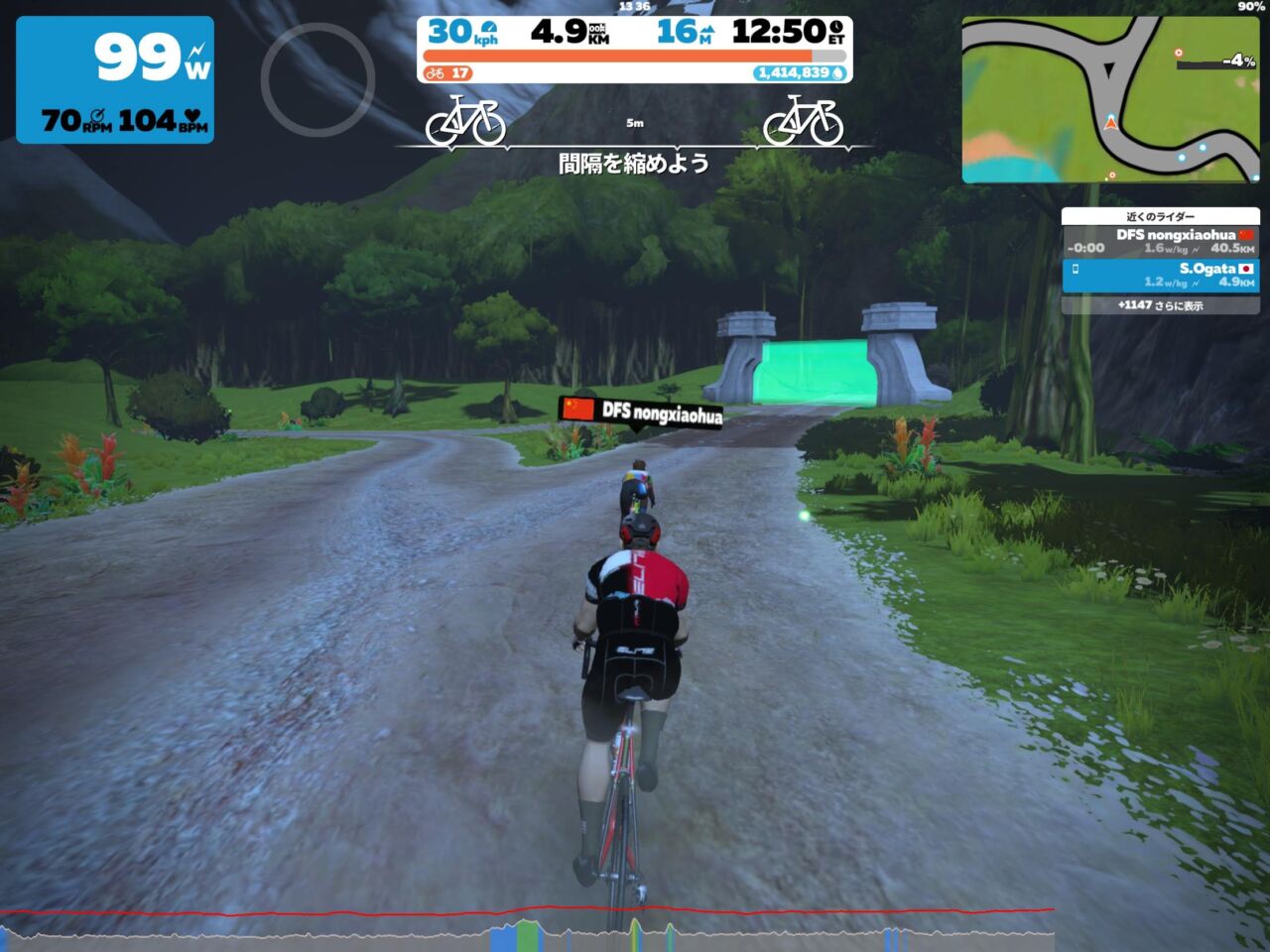Click the minimap in the corner
The height and width of the screenshot is (952, 1270).
click(x=1109, y=99)
